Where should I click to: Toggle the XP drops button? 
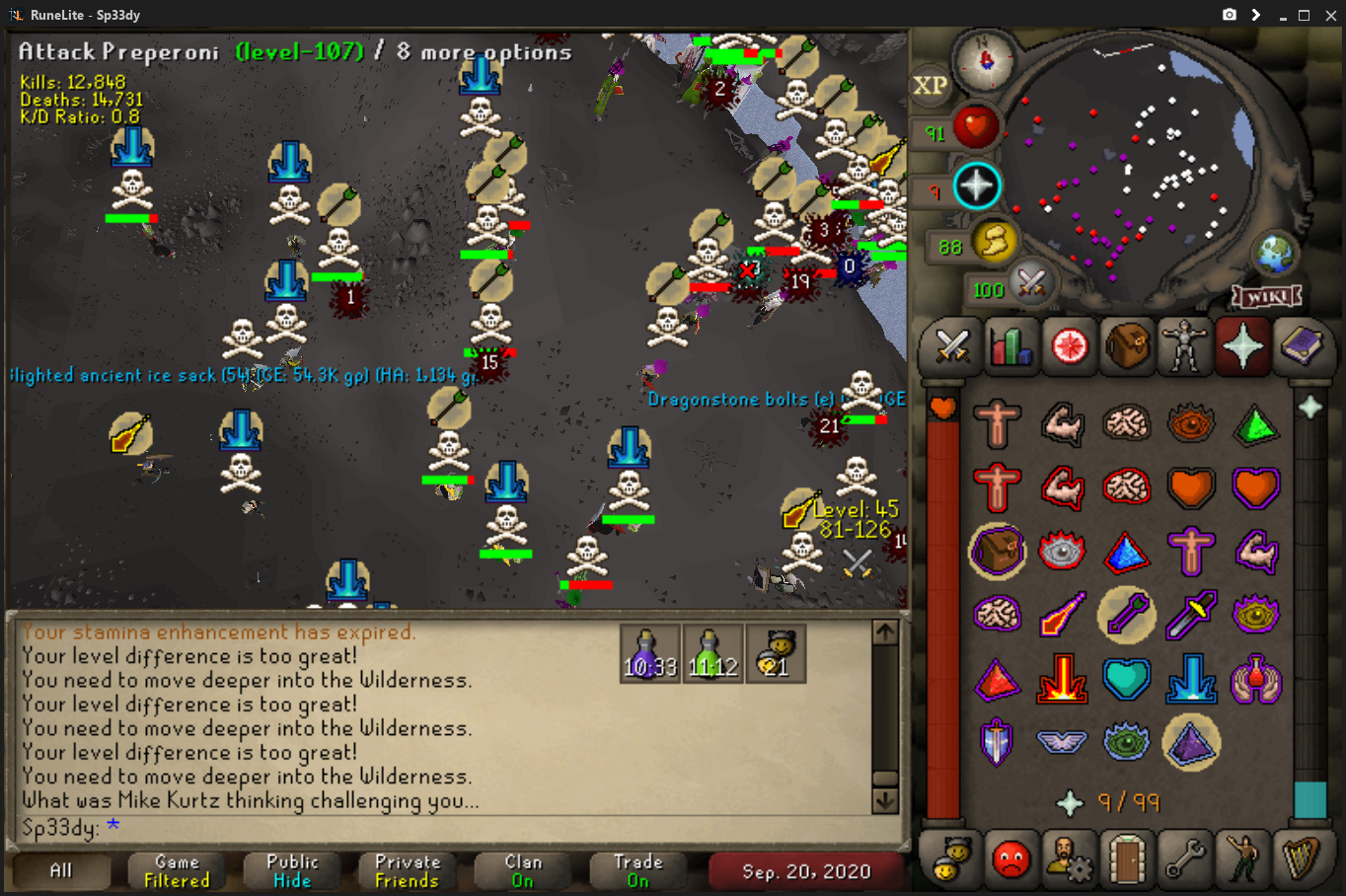tap(930, 86)
